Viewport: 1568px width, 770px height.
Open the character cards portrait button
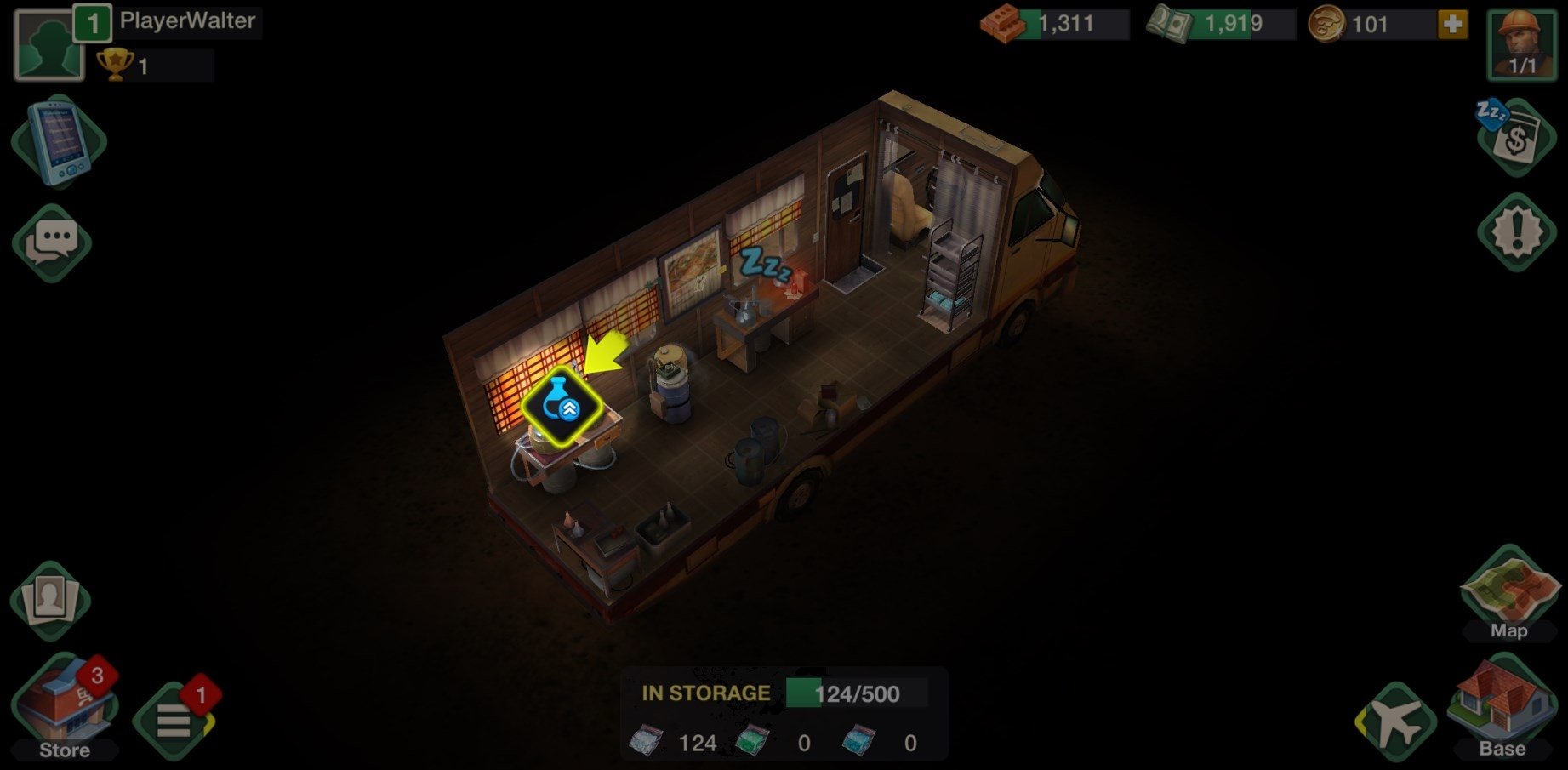click(50, 599)
